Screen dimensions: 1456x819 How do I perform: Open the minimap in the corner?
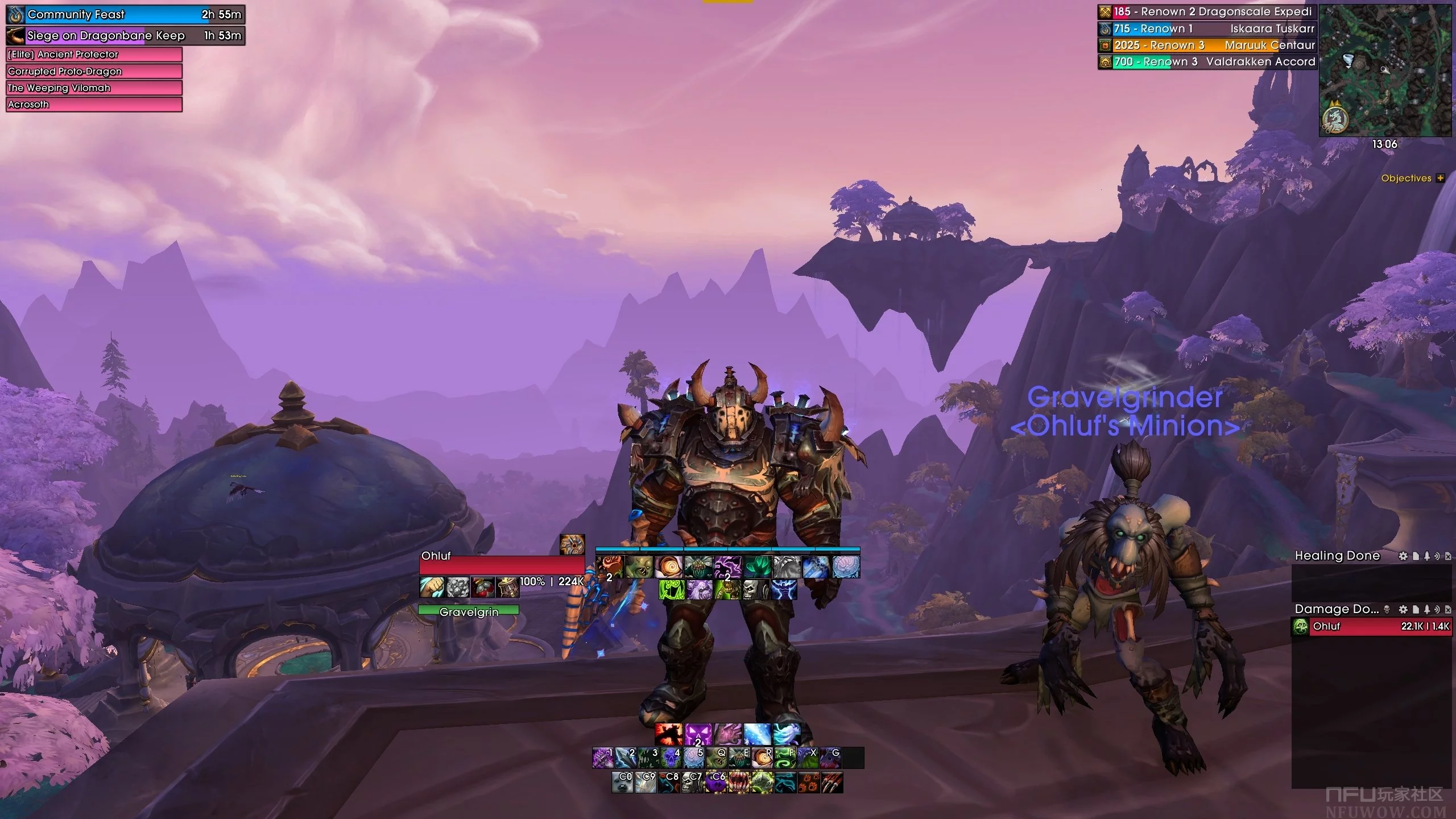[1385, 71]
